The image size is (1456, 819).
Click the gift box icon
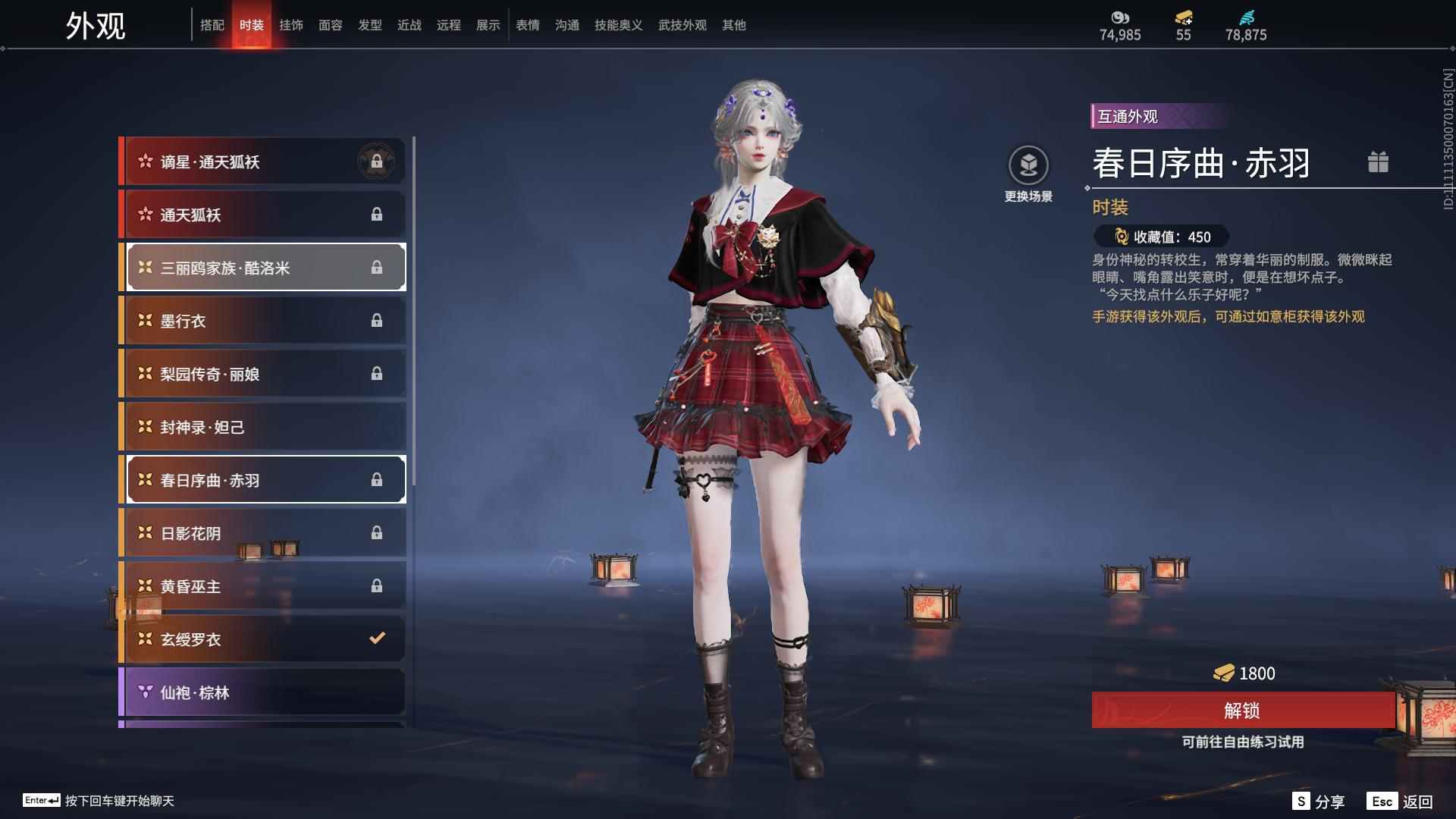(x=1378, y=162)
